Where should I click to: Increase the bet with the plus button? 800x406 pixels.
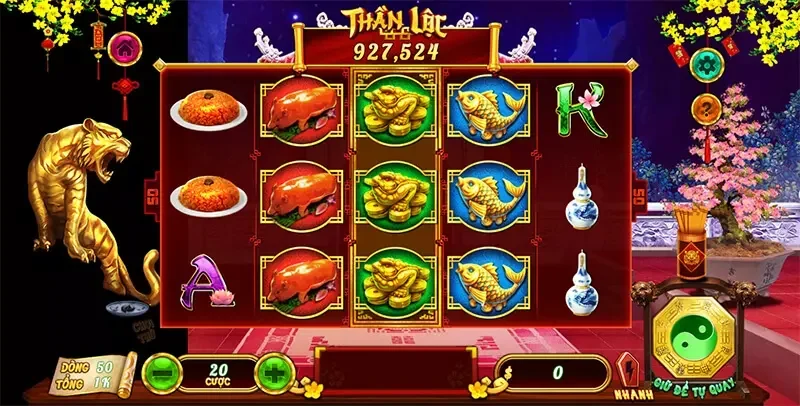(x=275, y=374)
